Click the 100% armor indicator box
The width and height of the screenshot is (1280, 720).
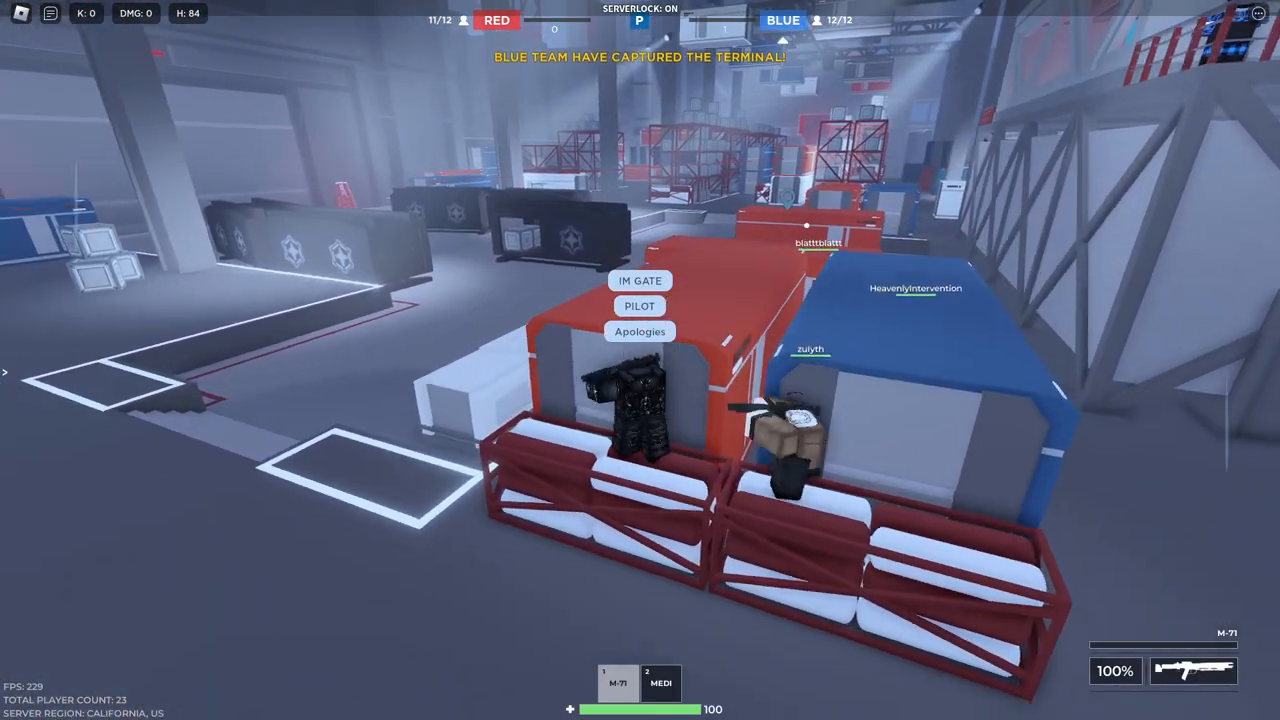point(1114,670)
